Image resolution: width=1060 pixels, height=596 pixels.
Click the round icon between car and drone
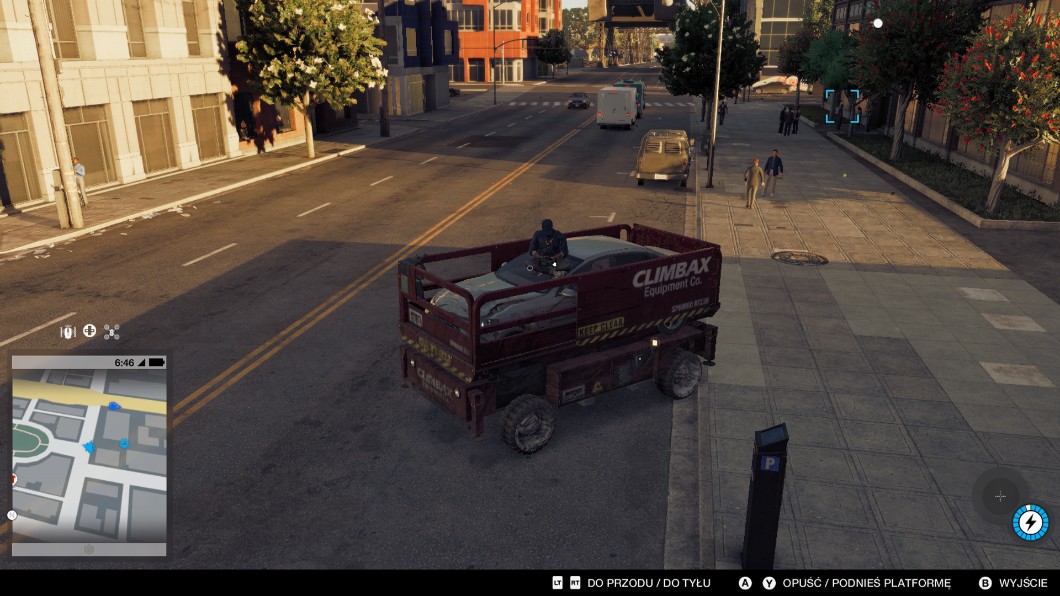[x=89, y=331]
